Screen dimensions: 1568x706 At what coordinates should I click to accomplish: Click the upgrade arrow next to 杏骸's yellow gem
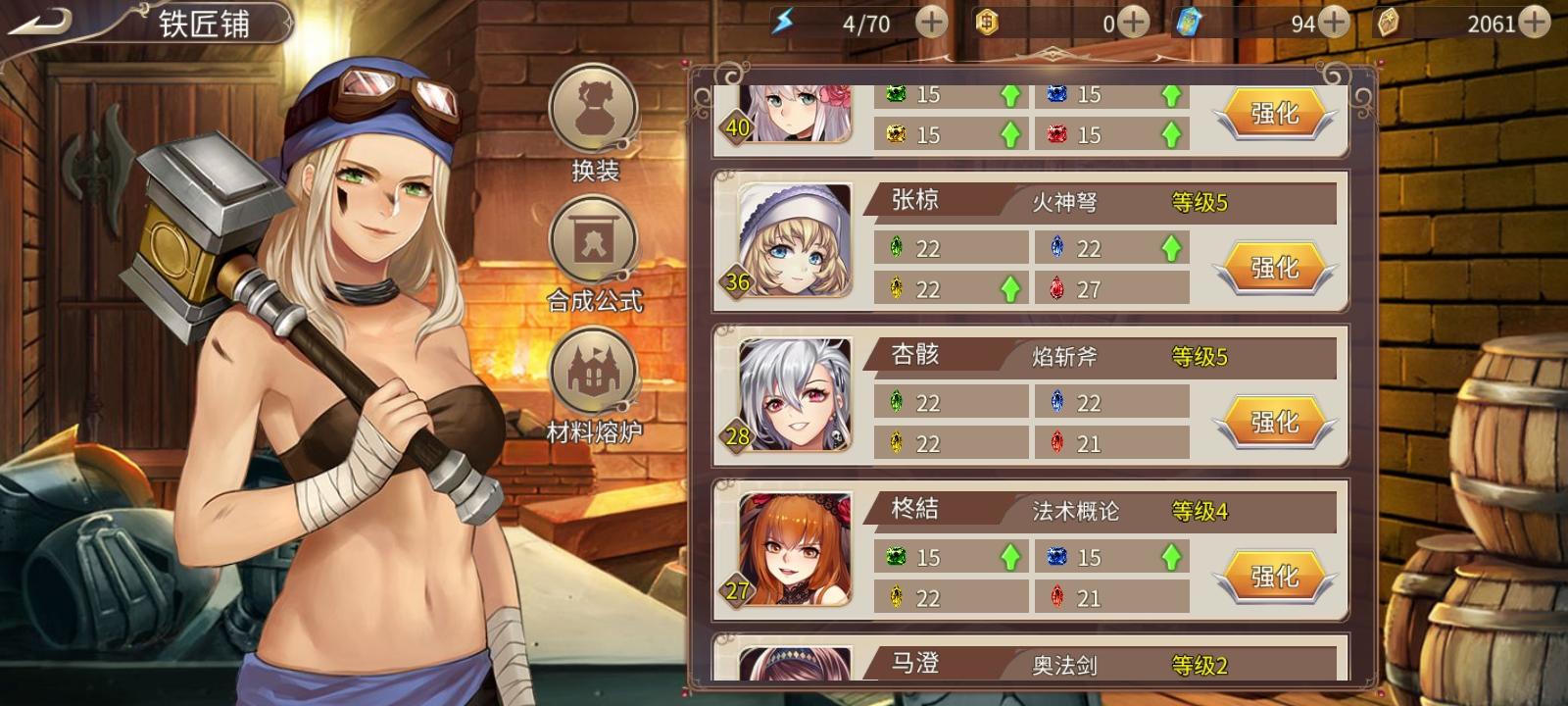click(x=1012, y=442)
